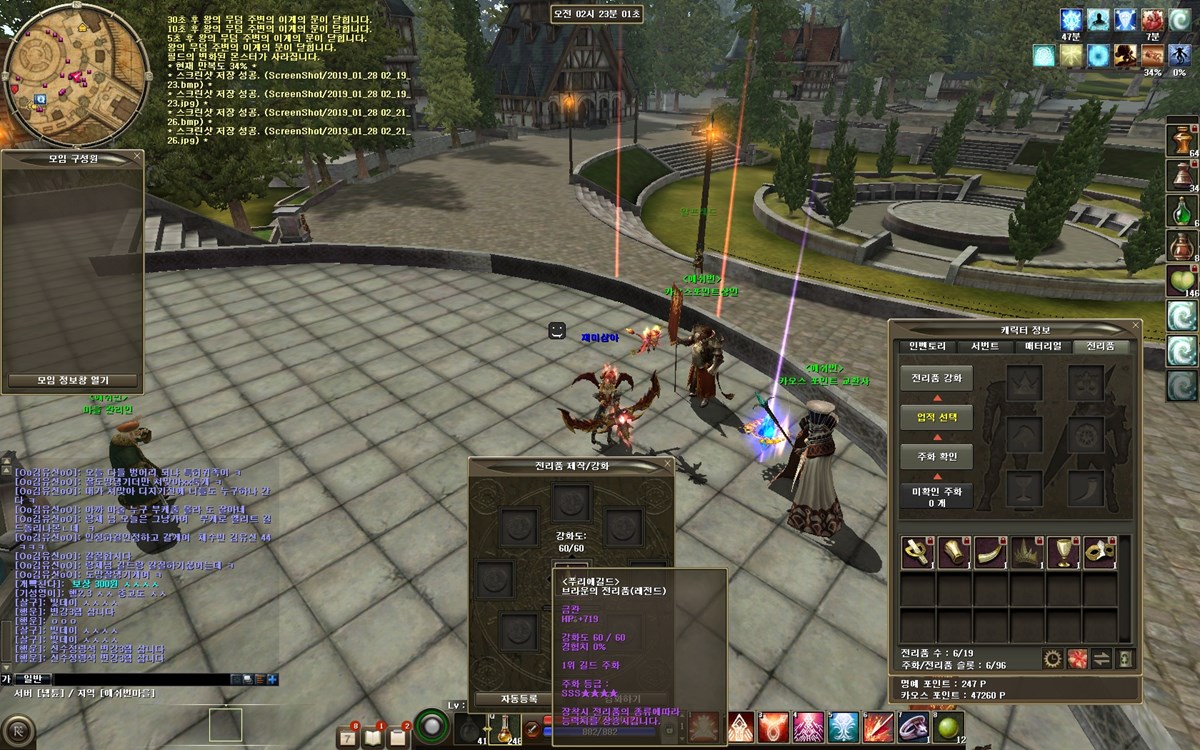Select the curved horn trophy item
1200x750 pixels.
(988, 552)
